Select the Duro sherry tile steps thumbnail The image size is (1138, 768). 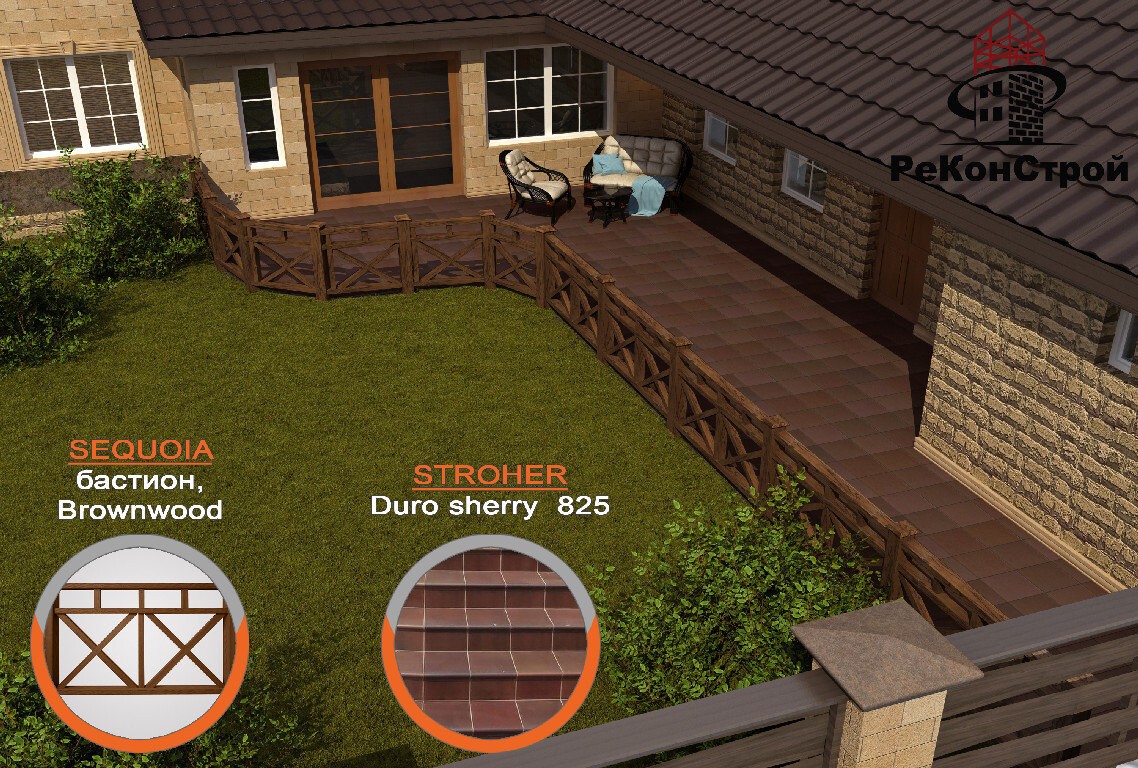[x=490, y=642]
